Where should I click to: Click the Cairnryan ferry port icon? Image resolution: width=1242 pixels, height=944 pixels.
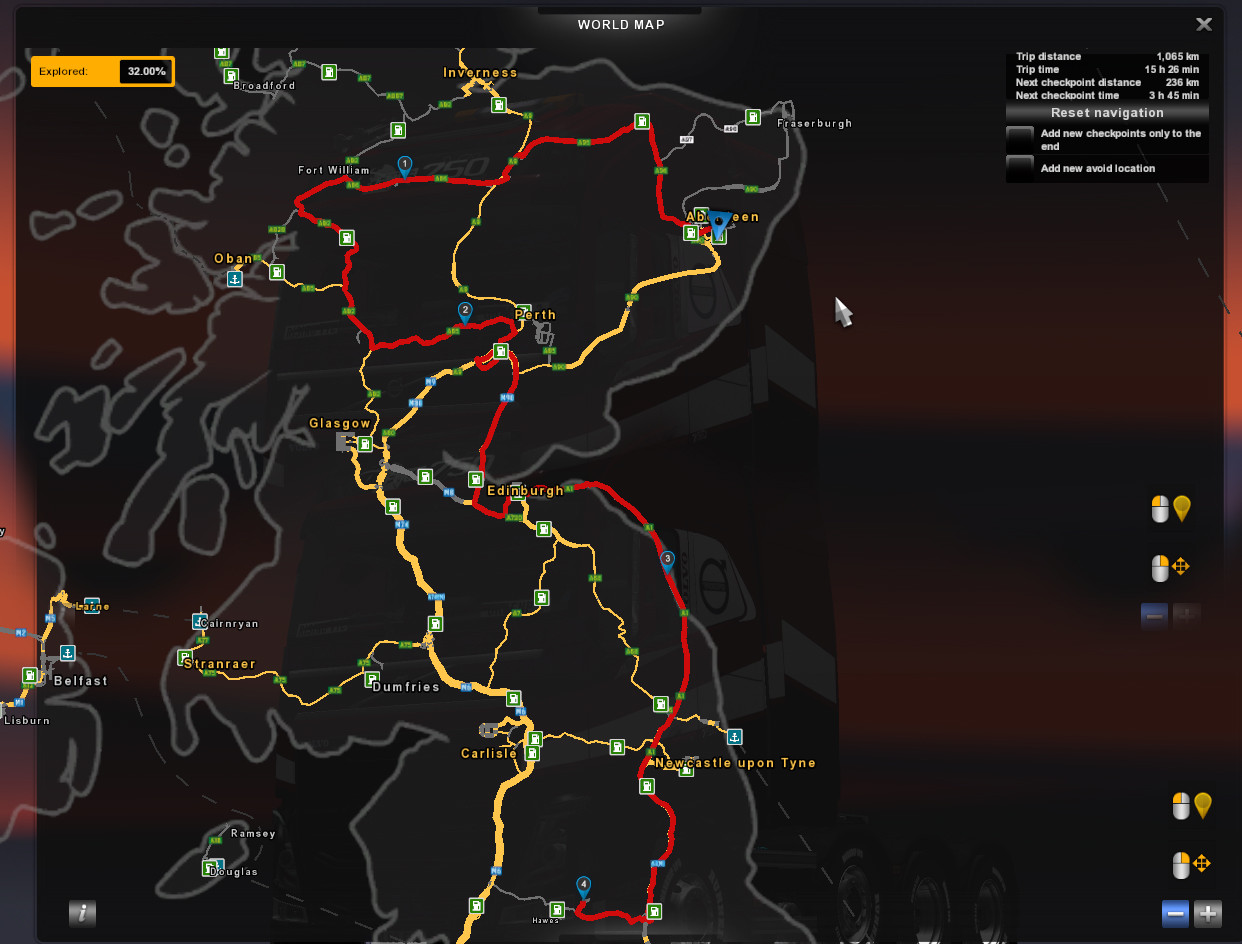[x=198, y=622]
